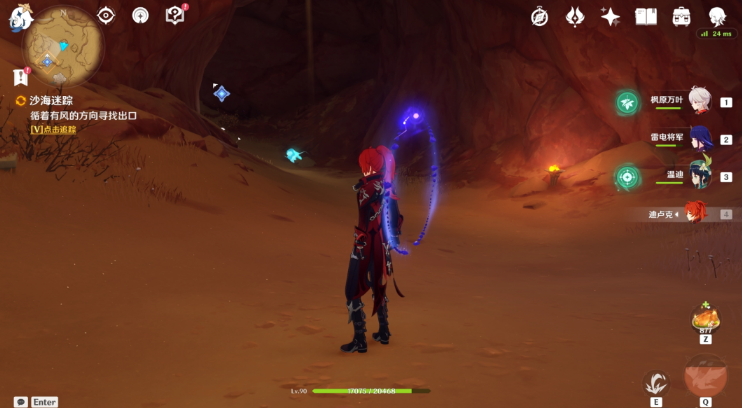The height and width of the screenshot is (408, 742).
Task: Open the tutorial book icon with red alert
Action: [x=175, y=15]
